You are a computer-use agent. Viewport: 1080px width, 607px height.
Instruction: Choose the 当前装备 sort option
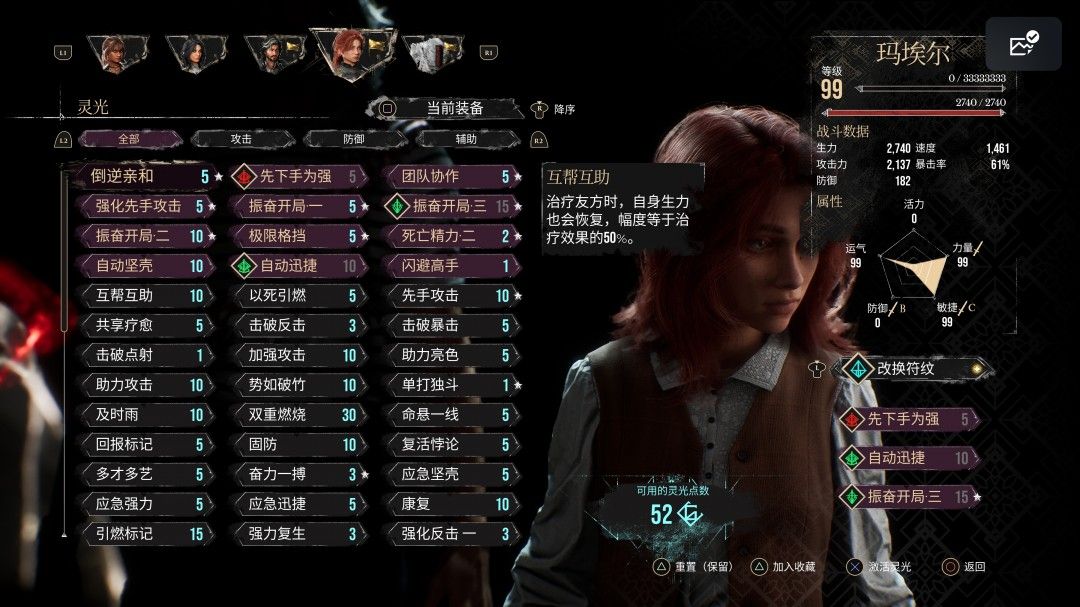(x=454, y=108)
